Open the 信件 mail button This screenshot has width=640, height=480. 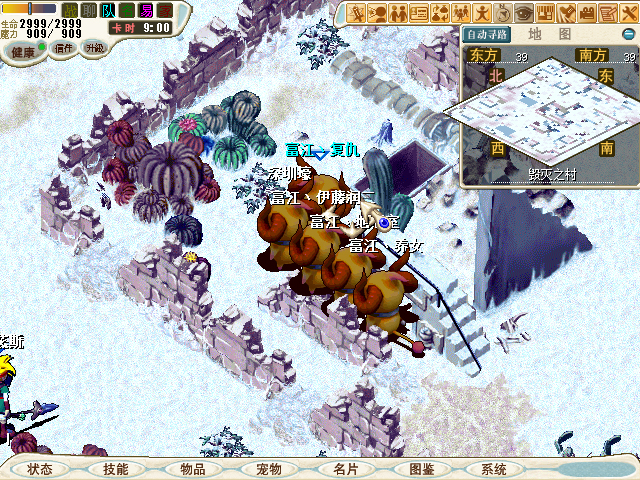tap(64, 48)
